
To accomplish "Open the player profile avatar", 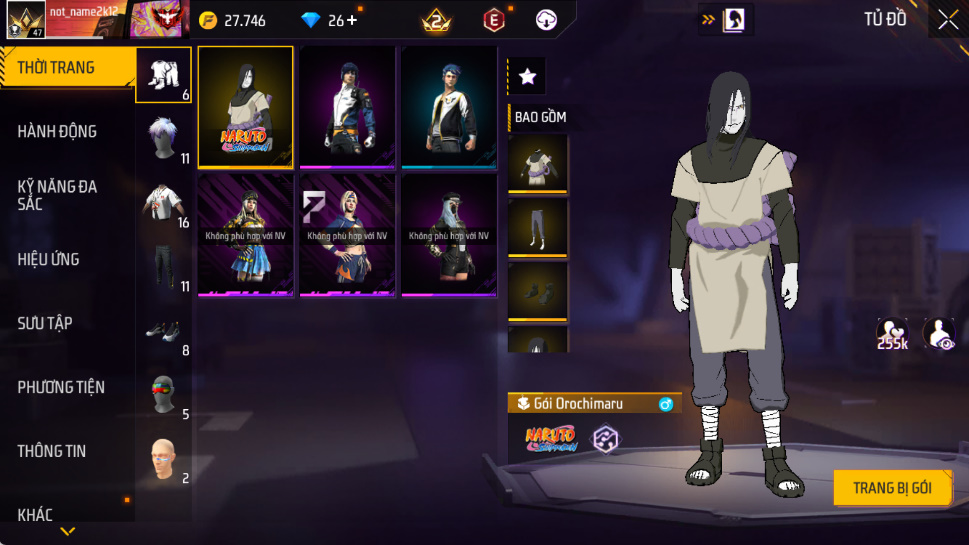I will (x=25, y=19).
